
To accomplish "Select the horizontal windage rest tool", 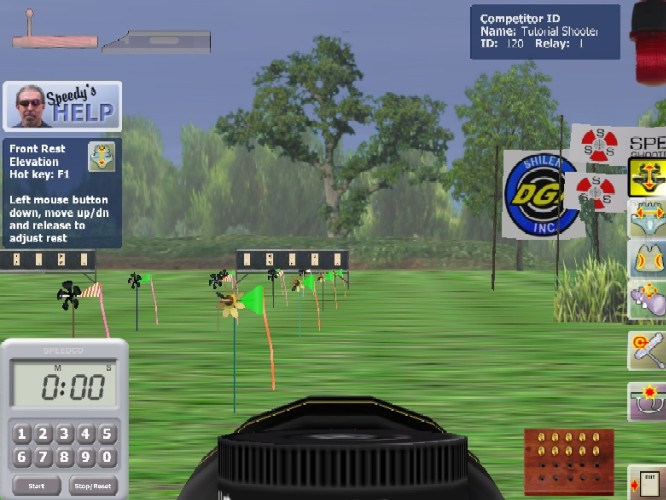I will [x=646, y=217].
